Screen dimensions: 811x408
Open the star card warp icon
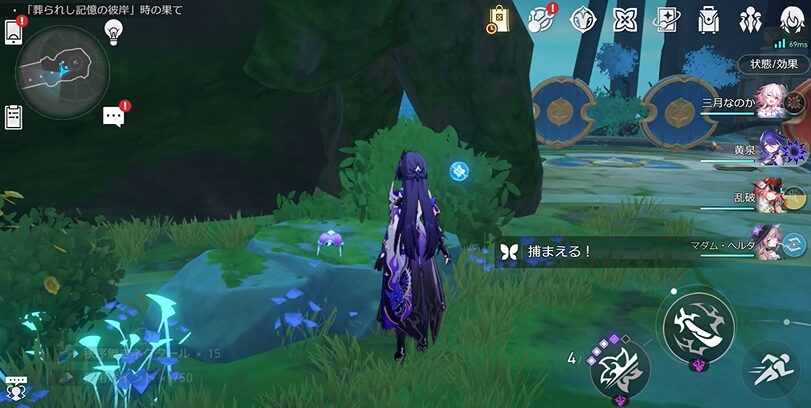click(x=667, y=19)
